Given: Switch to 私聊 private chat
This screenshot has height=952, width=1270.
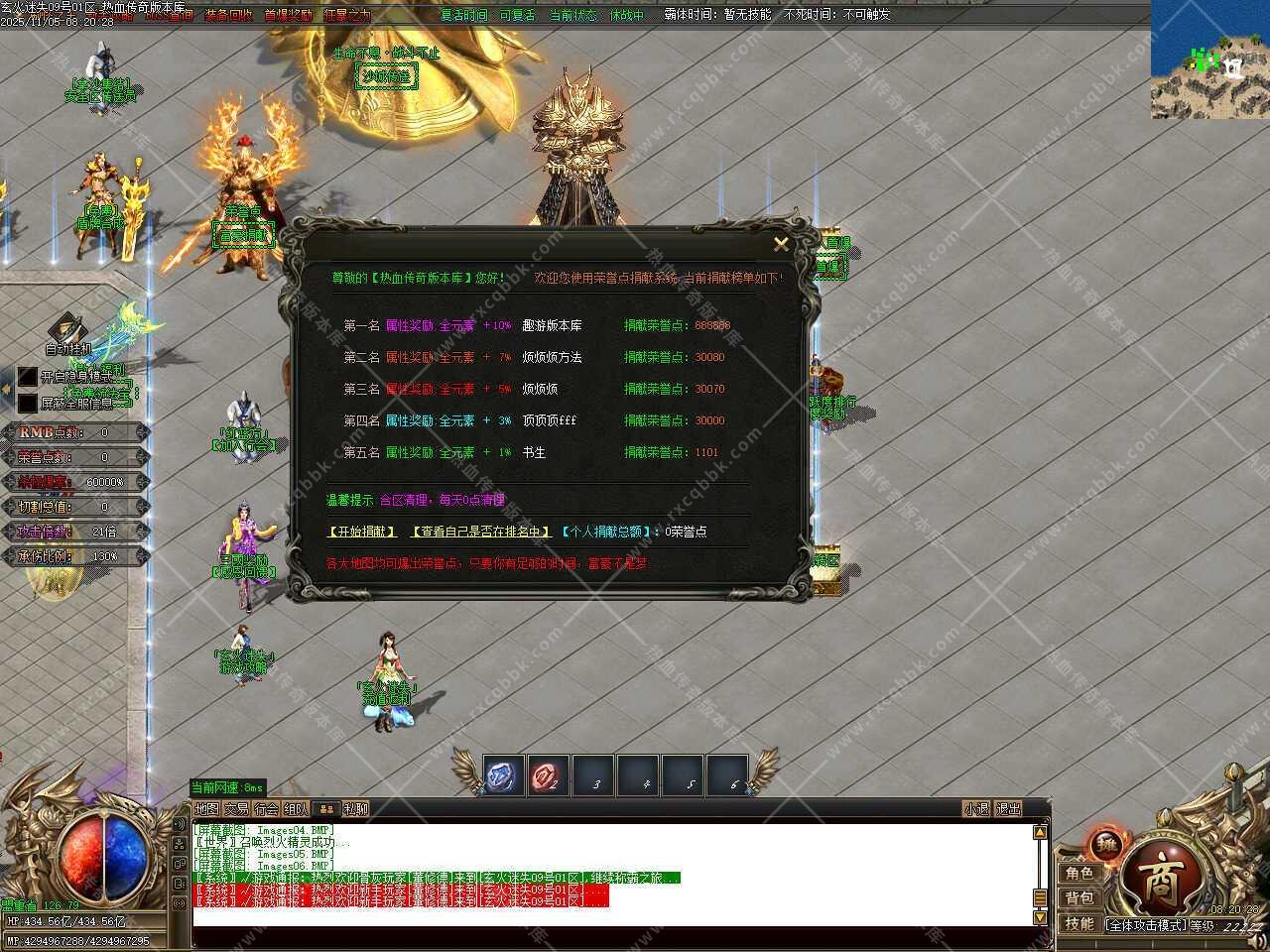Looking at the screenshot, I should pos(356,809).
